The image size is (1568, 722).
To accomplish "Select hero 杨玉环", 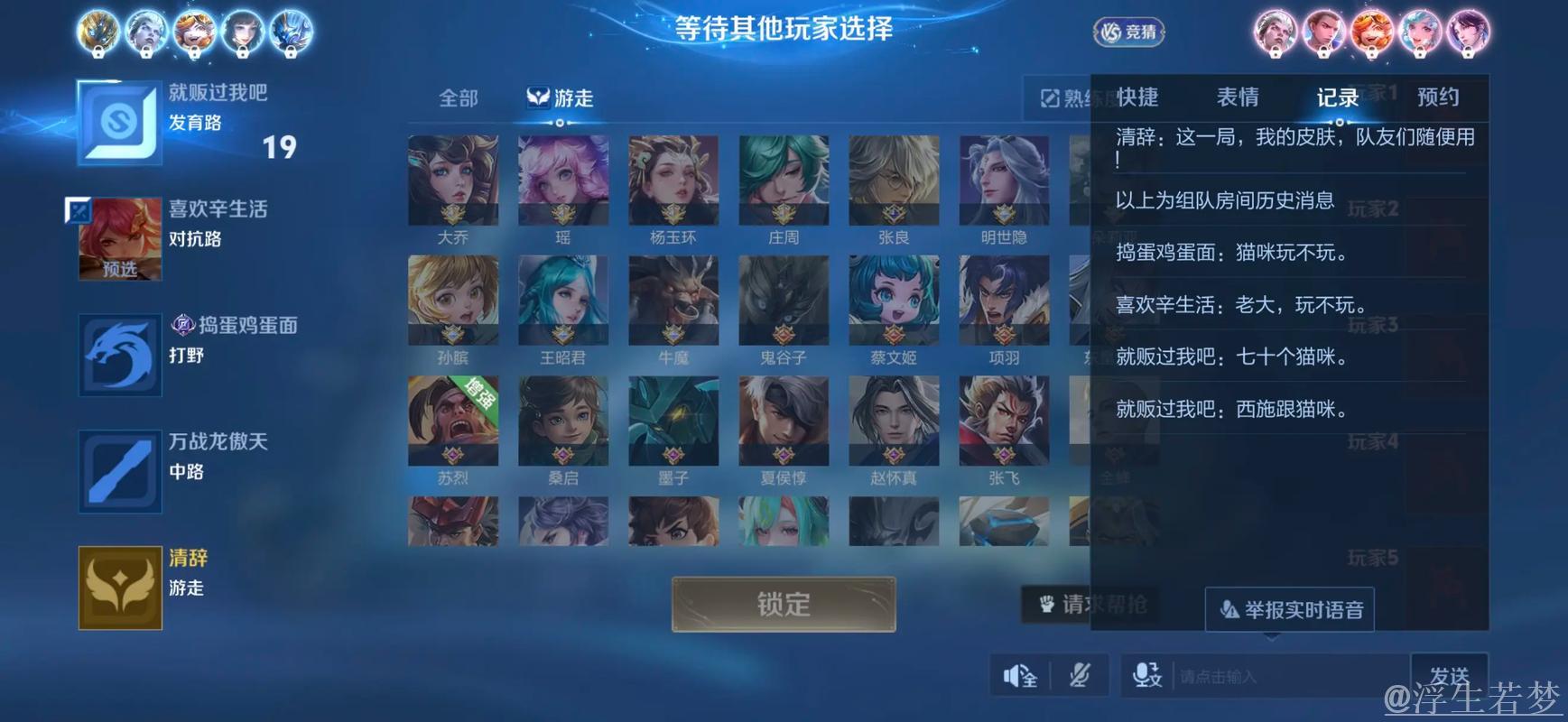I will [x=673, y=180].
